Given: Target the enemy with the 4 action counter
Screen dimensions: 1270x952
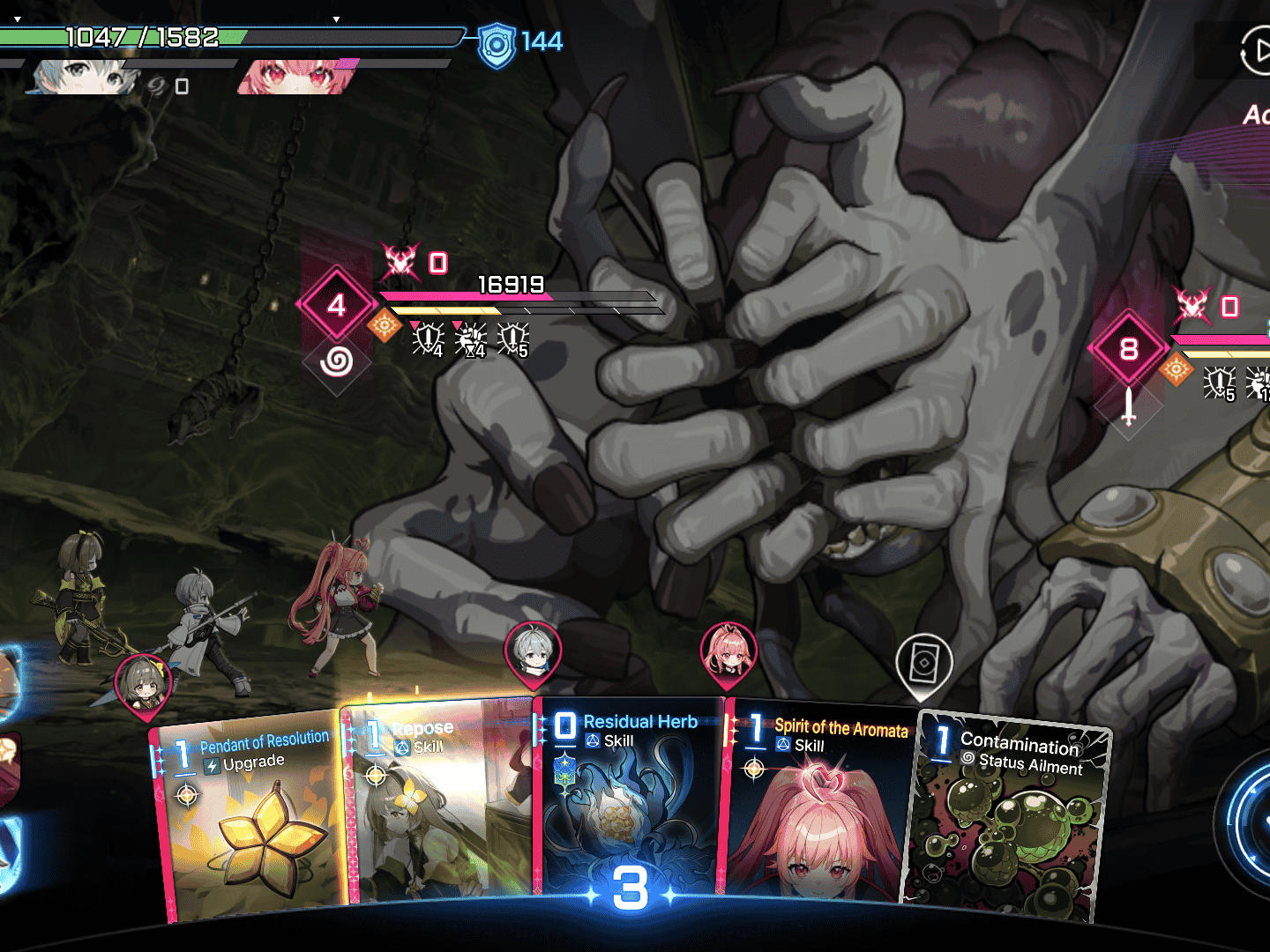Looking at the screenshot, I should click(336, 306).
